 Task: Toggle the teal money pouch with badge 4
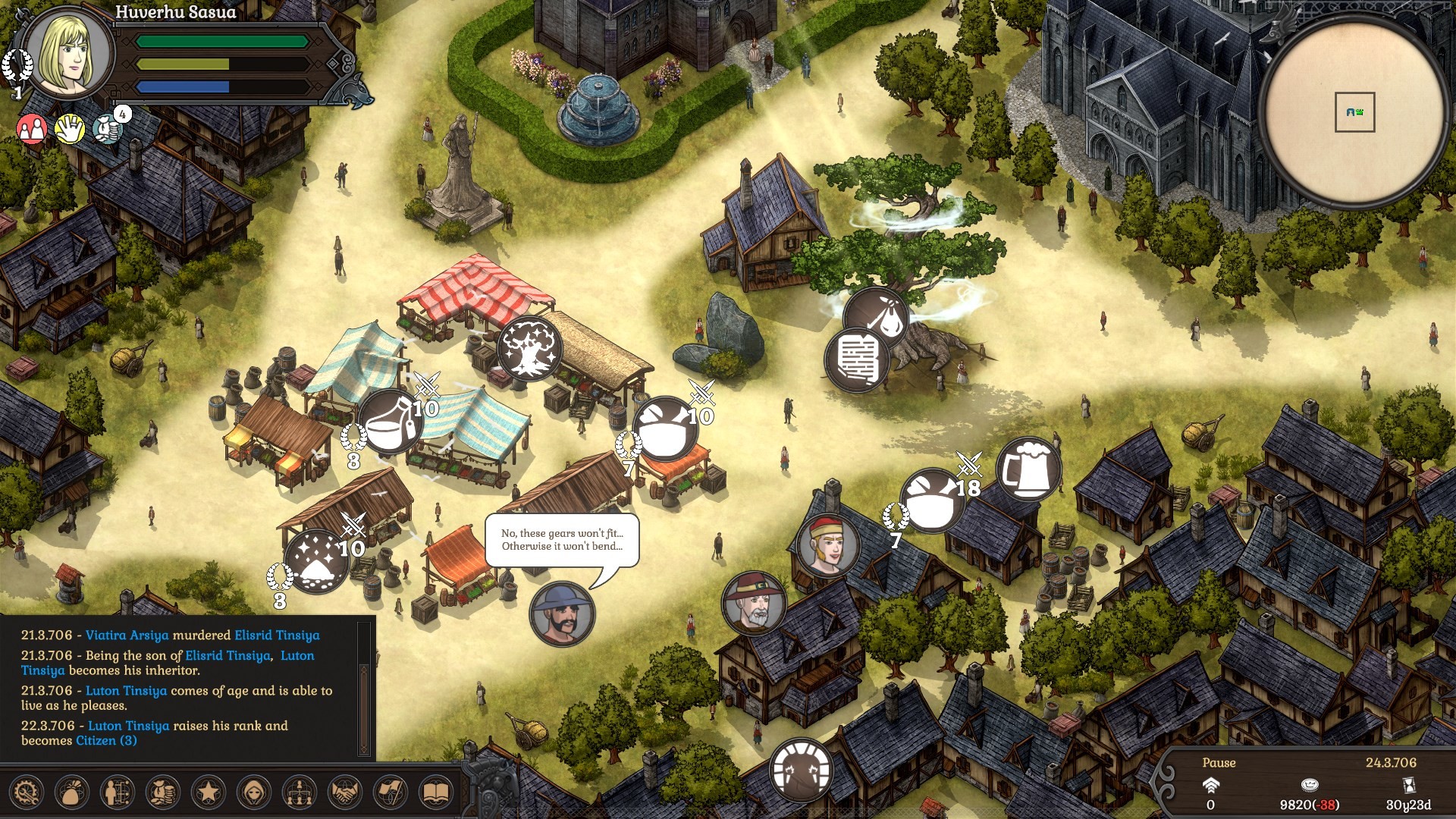pyautogui.click(x=108, y=130)
